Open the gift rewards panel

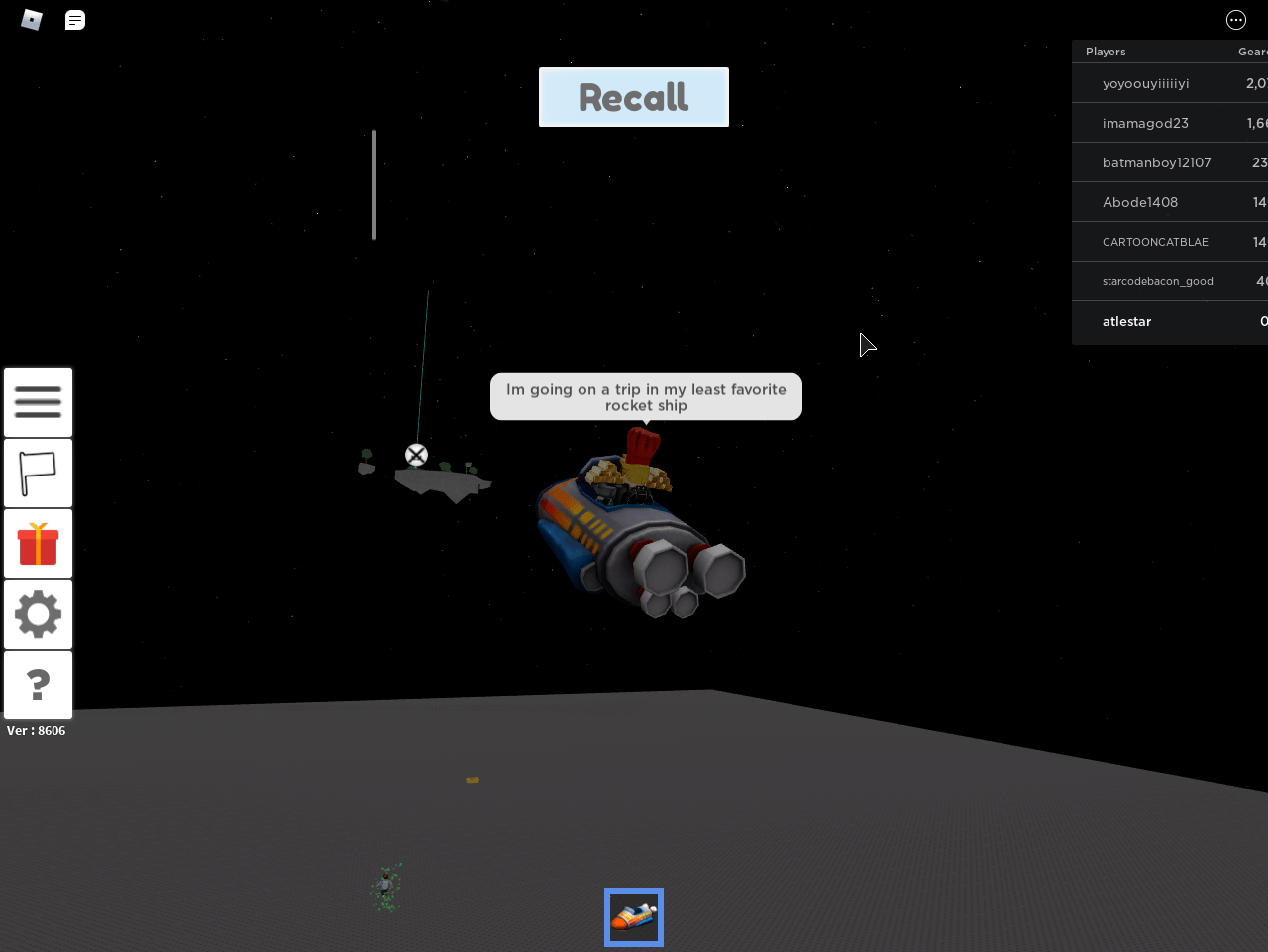(38, 543)
